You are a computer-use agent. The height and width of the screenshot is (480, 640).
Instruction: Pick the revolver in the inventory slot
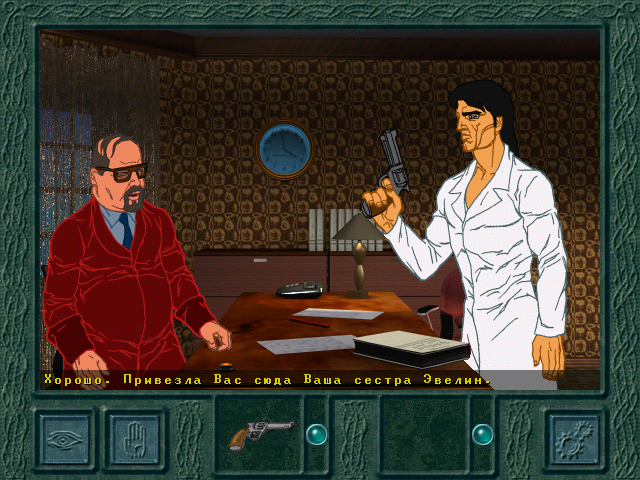click(259, 434)
